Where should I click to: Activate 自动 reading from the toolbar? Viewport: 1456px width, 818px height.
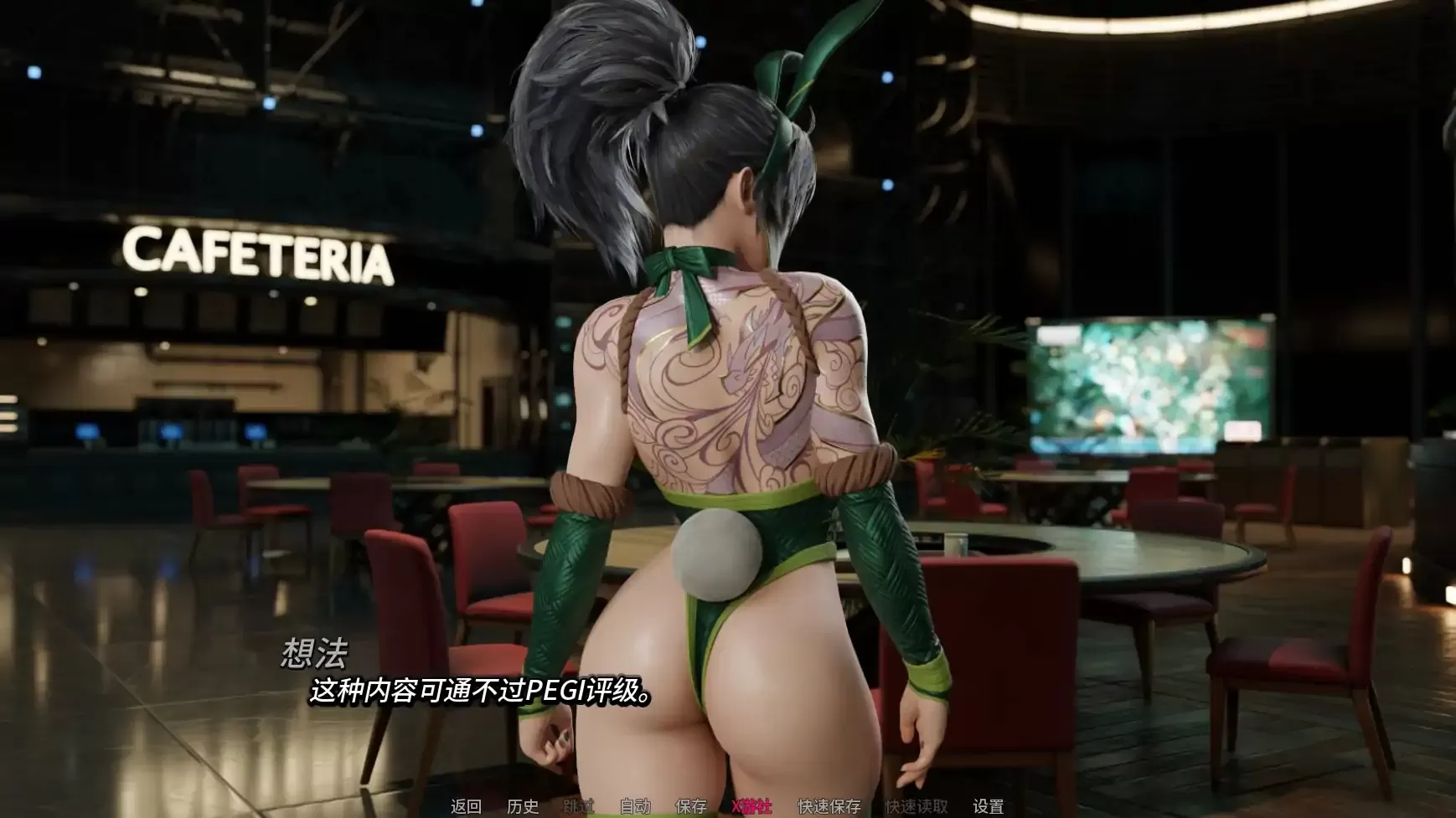(636, 805)
